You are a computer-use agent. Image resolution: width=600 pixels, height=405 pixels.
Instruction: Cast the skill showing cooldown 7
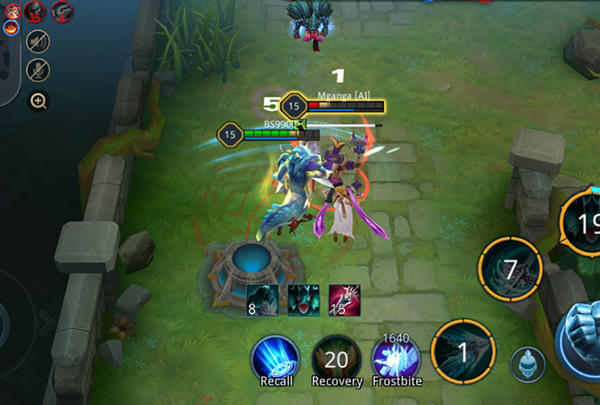coord(511,269)
